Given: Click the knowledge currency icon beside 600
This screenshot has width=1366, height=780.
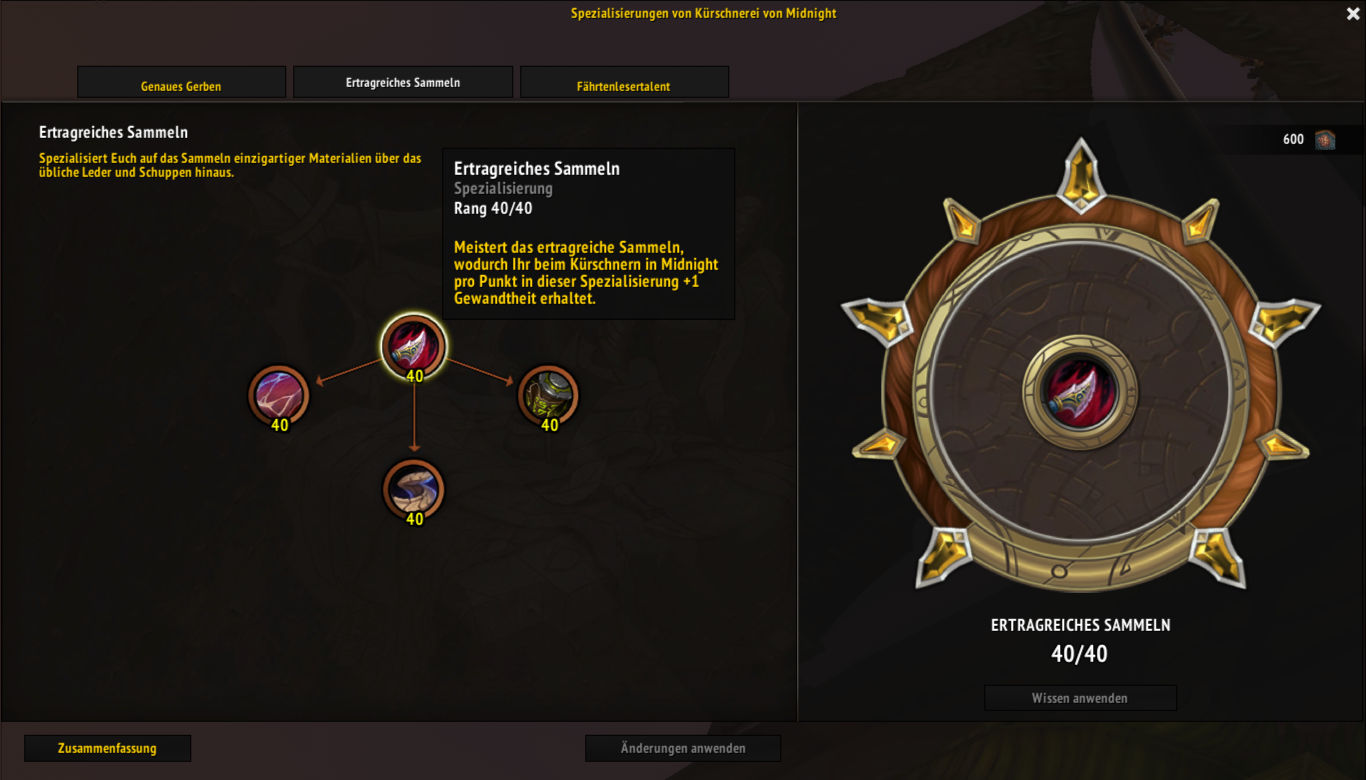Looking at the screenshot, I should pos(1325,139).
